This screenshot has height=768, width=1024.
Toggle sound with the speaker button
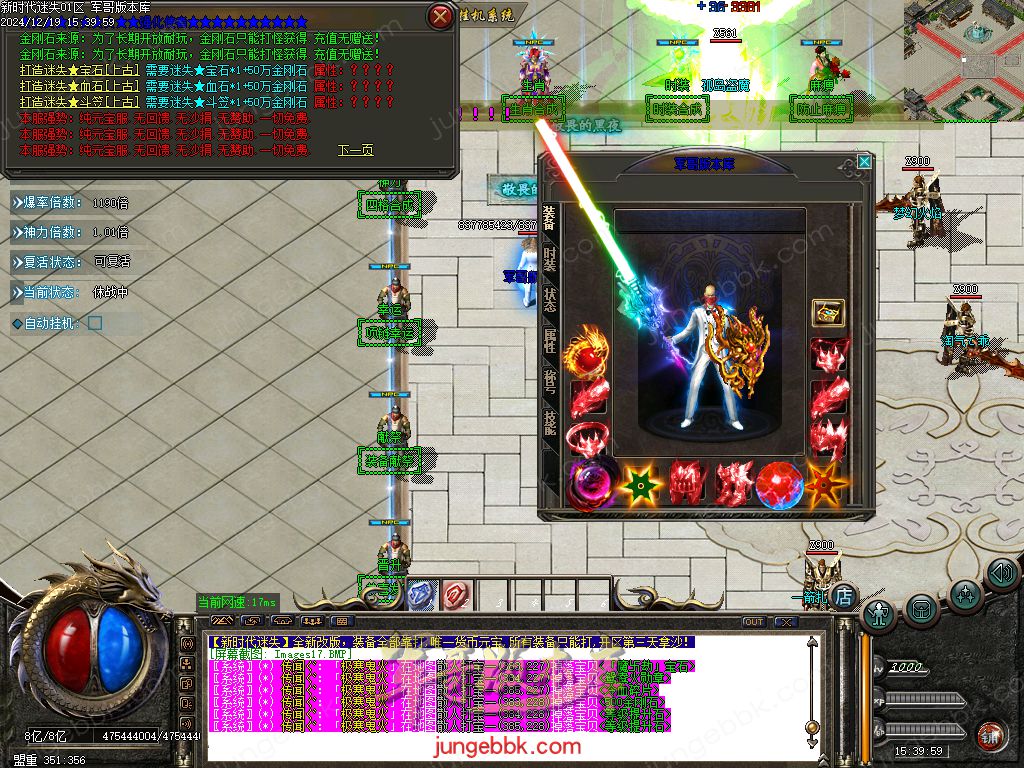click(1002, 573)
